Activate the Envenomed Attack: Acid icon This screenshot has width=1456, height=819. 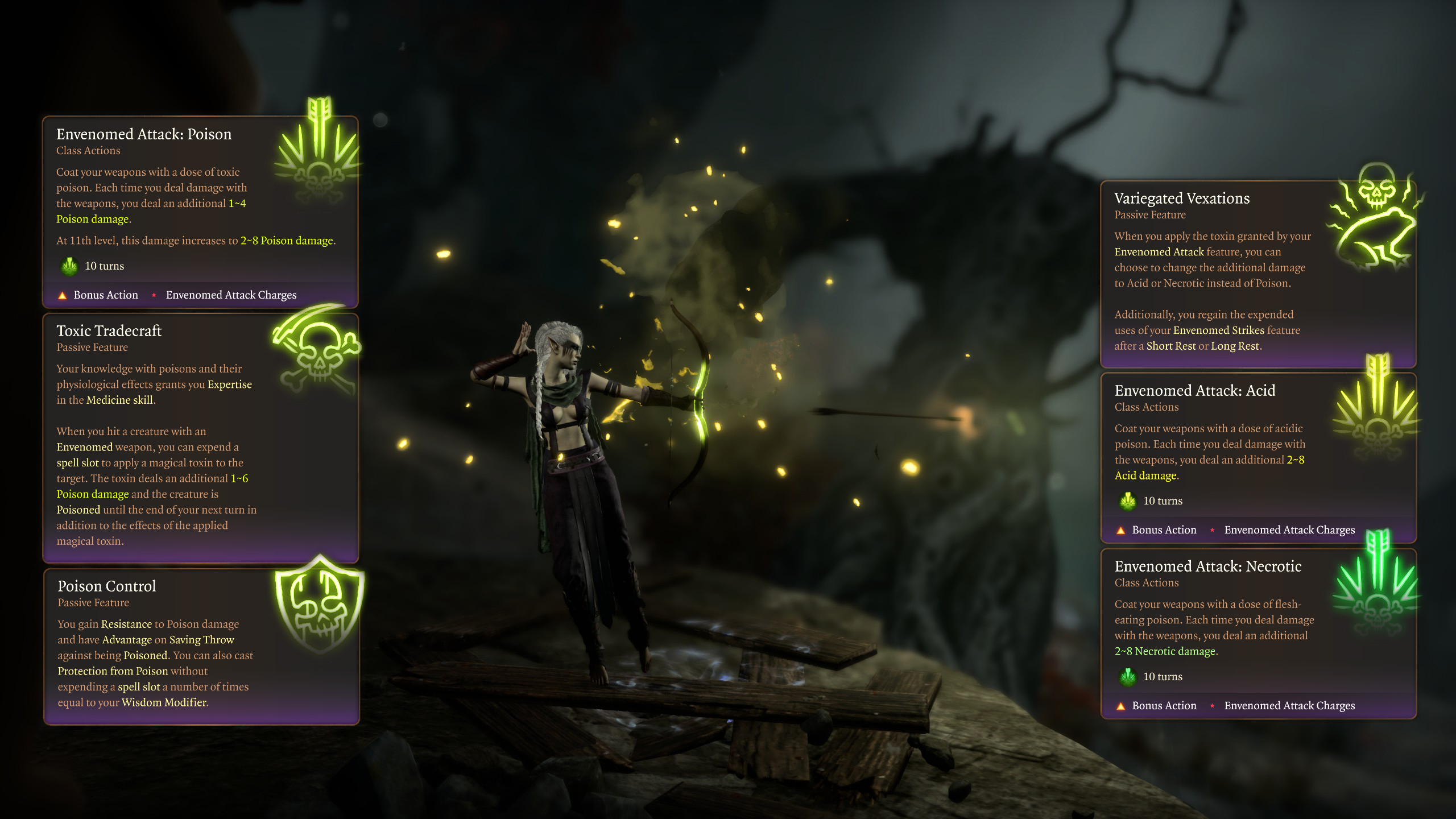[1377, 411]
